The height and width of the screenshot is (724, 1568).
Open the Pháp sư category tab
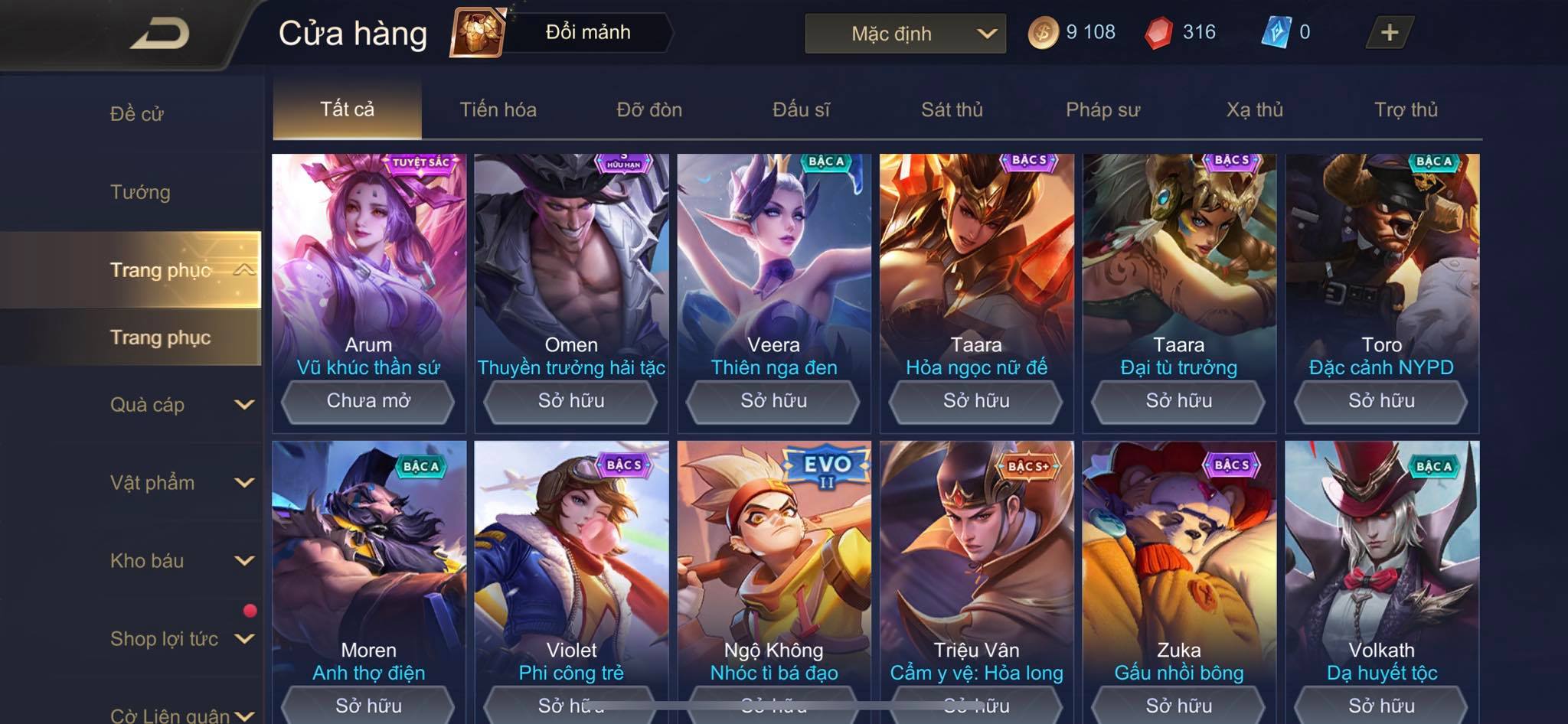(x=1102, y=109)
